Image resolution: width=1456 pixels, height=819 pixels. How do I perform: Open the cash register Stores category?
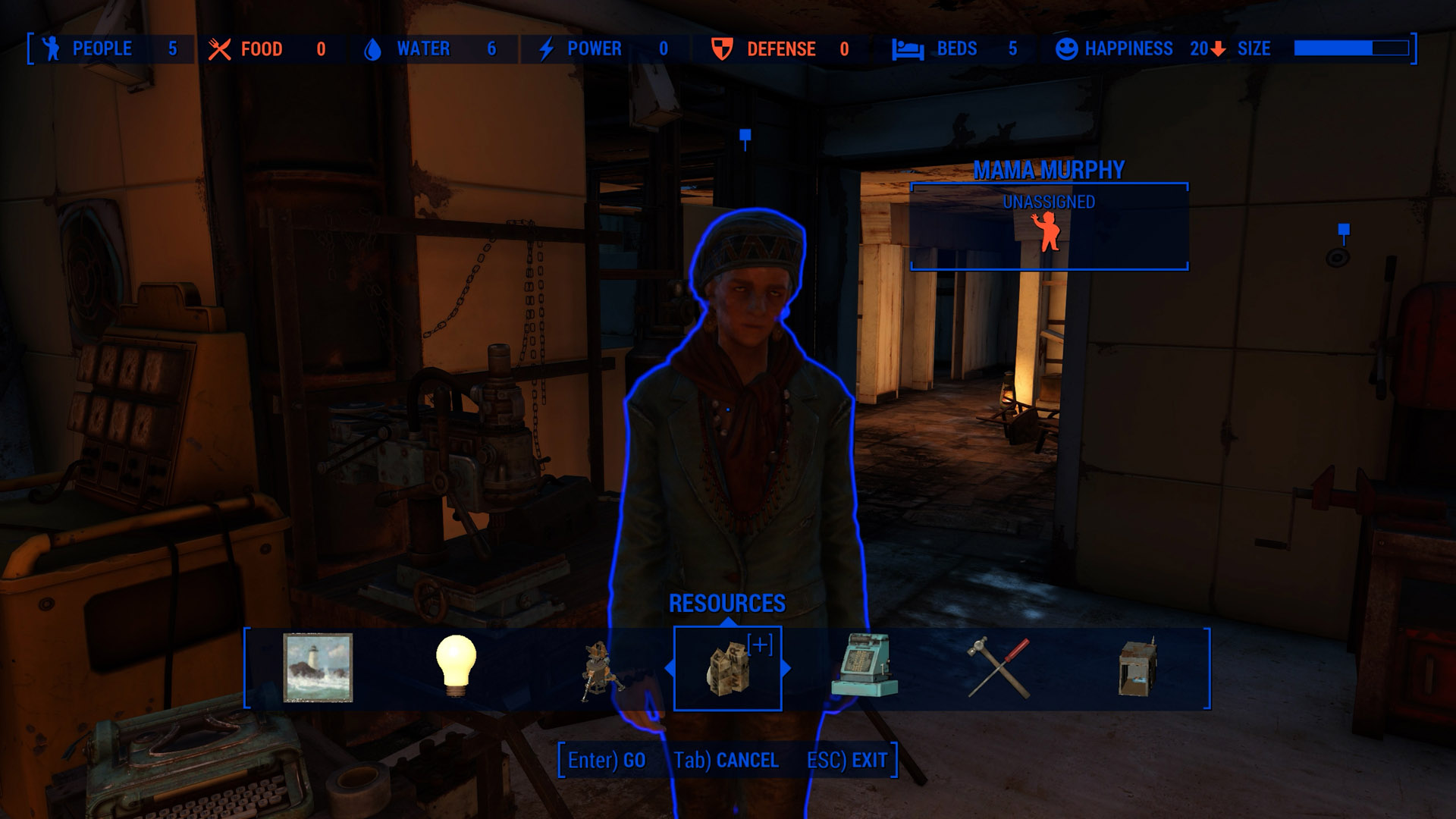pyautogui.click(x=864, y=666)
